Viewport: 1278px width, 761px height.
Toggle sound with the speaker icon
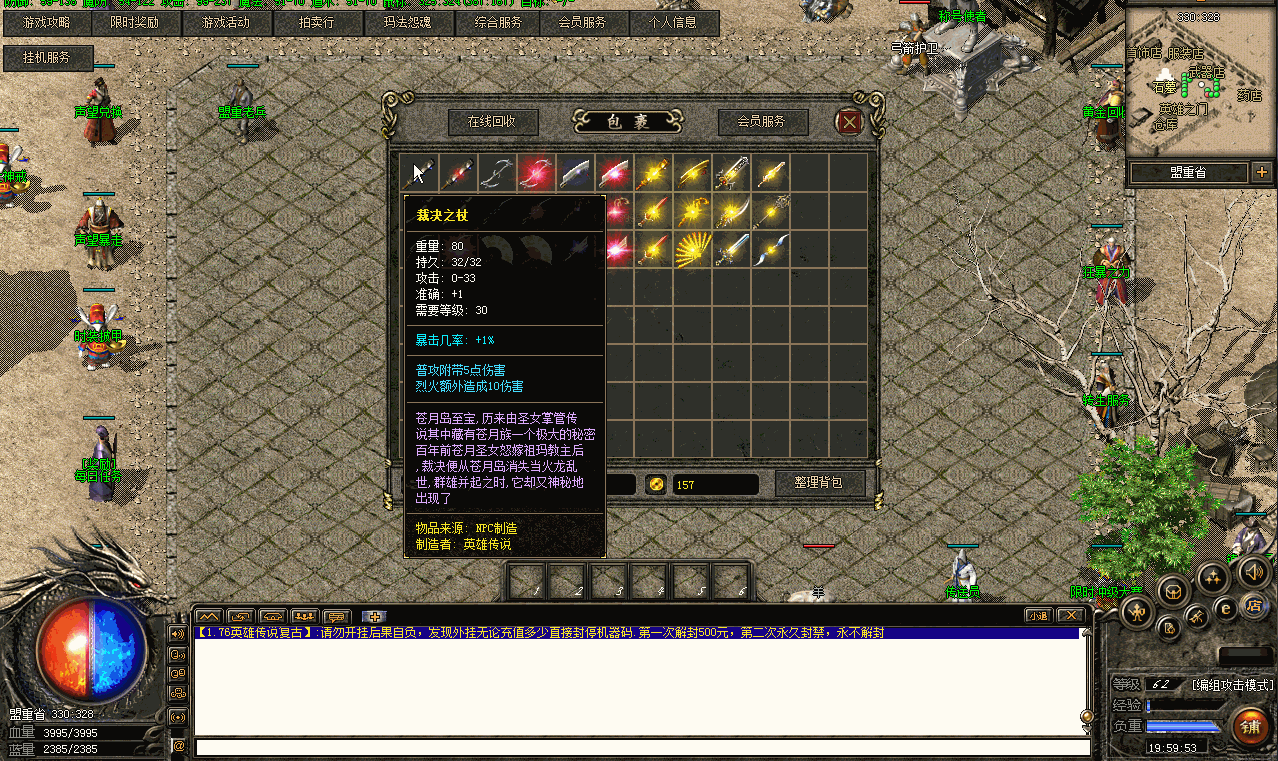pos(1253,571)
